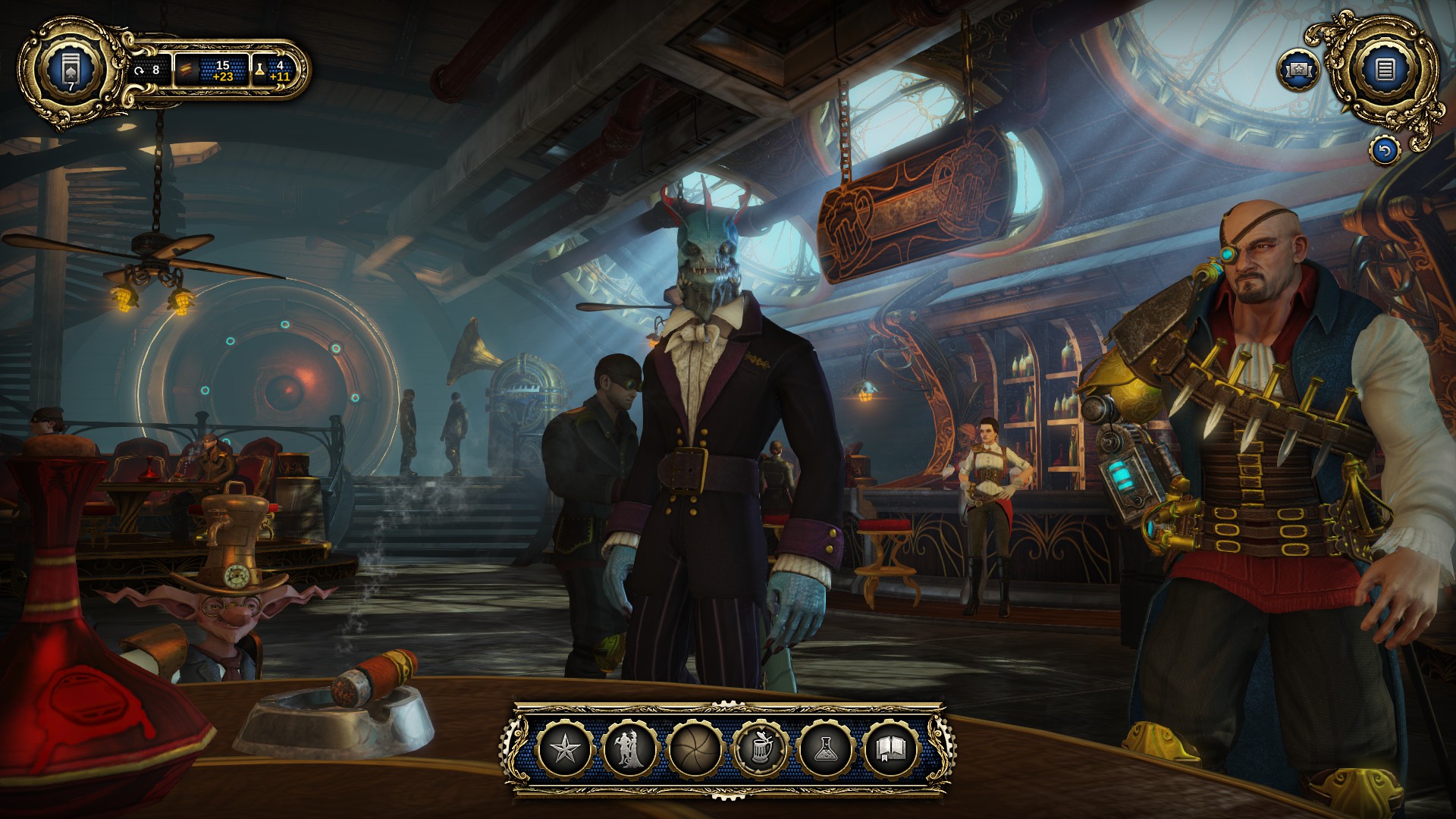Open the card deck button
The width and height of the screenshot is (1456, 819).
(71, 71)
